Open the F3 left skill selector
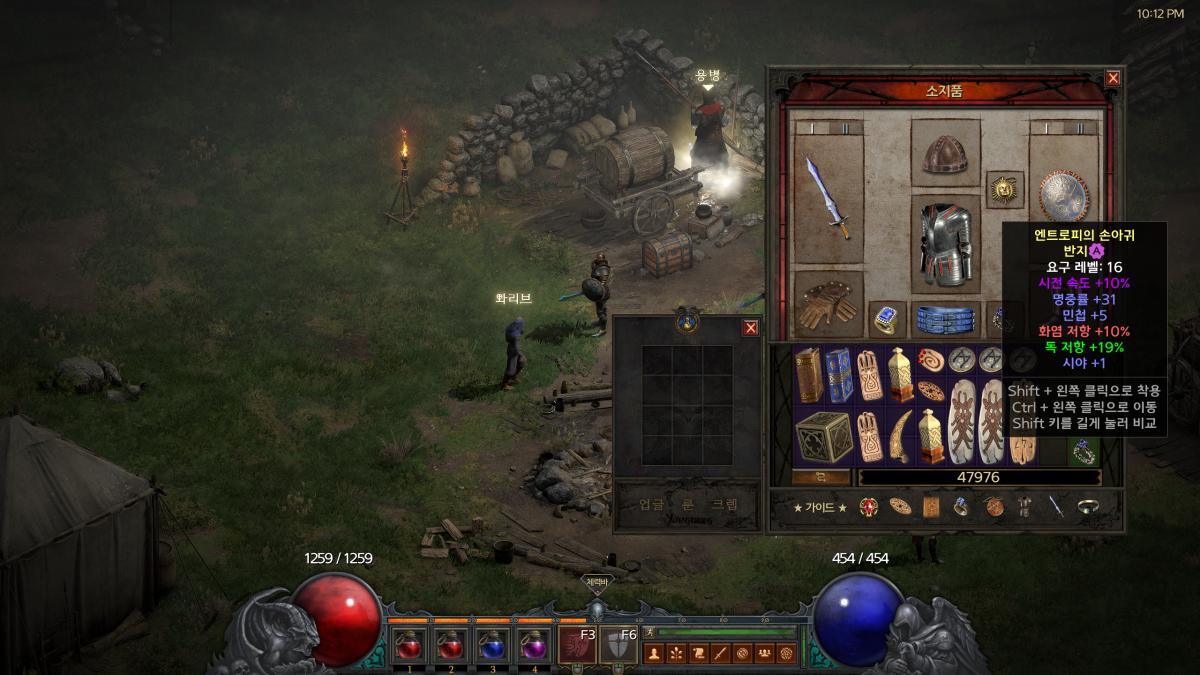 click(577, 645)
